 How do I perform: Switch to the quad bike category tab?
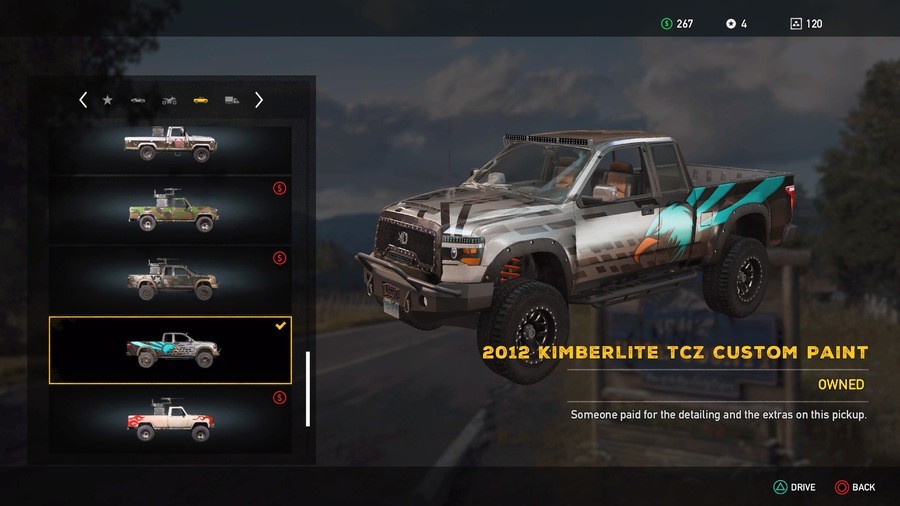[x=169, y=100]
